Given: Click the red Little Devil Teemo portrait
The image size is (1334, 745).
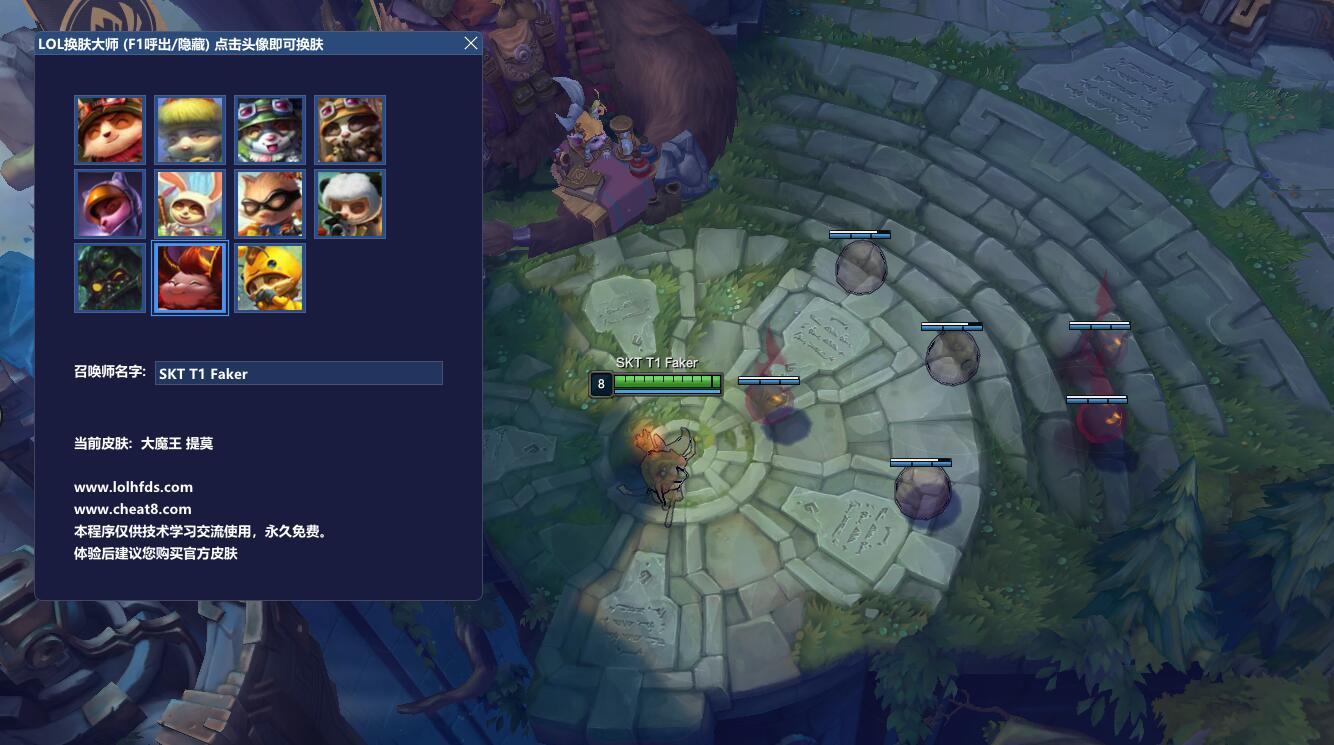Looking at the screenshot, I should click(x=190, y=278).
